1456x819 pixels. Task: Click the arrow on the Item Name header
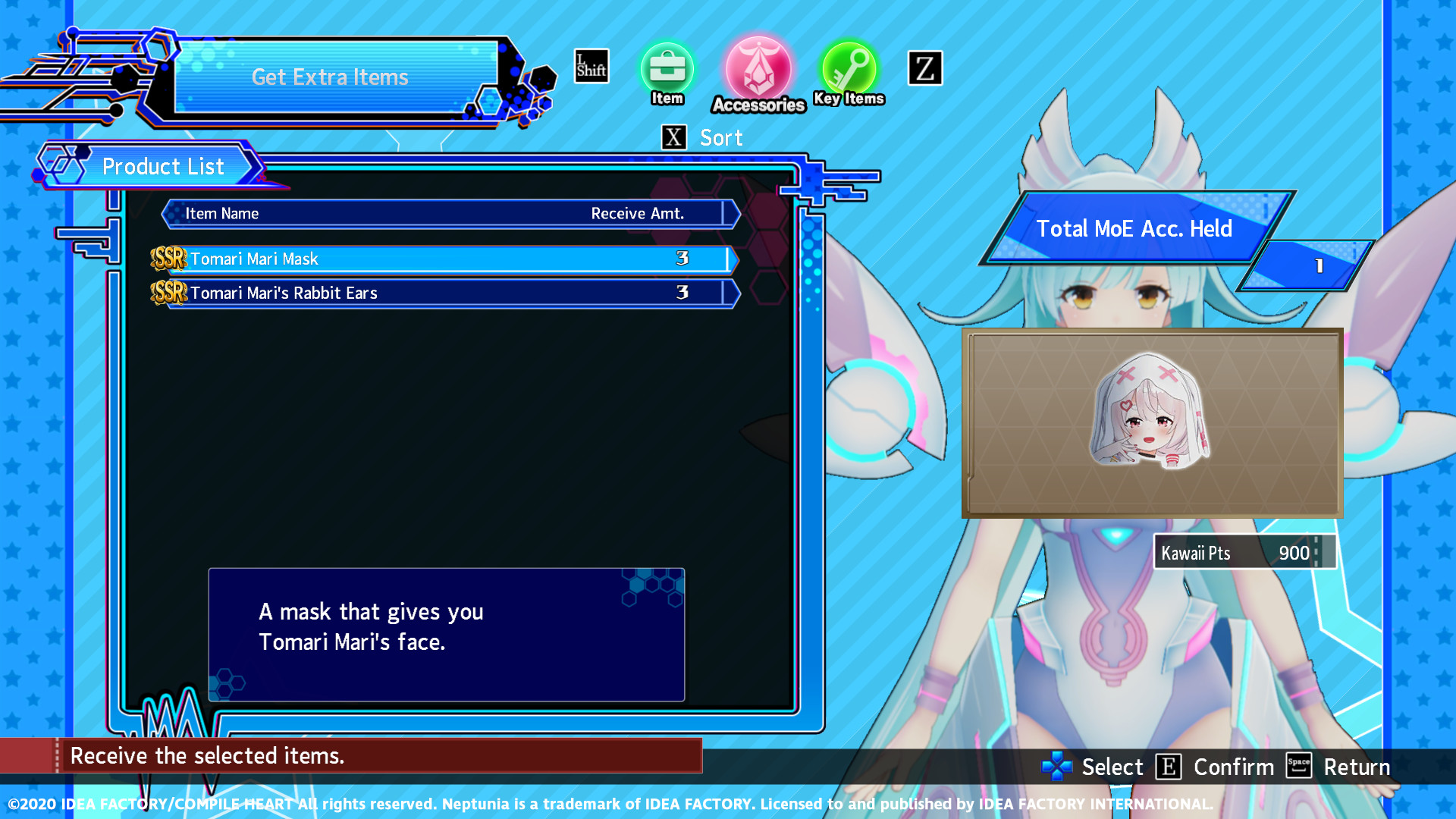tap(730, 214)
